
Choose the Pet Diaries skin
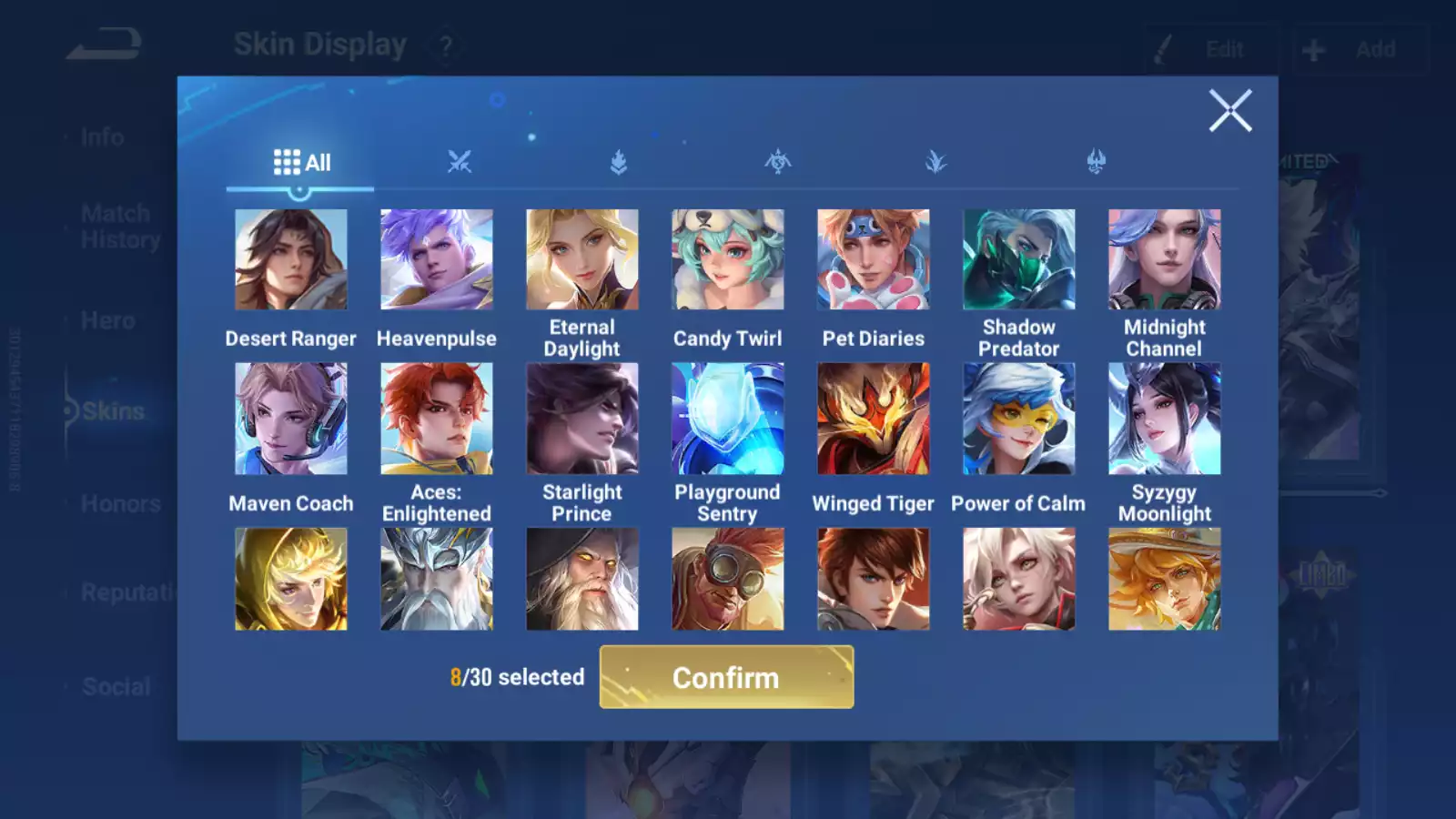click(x=874, y=260)
